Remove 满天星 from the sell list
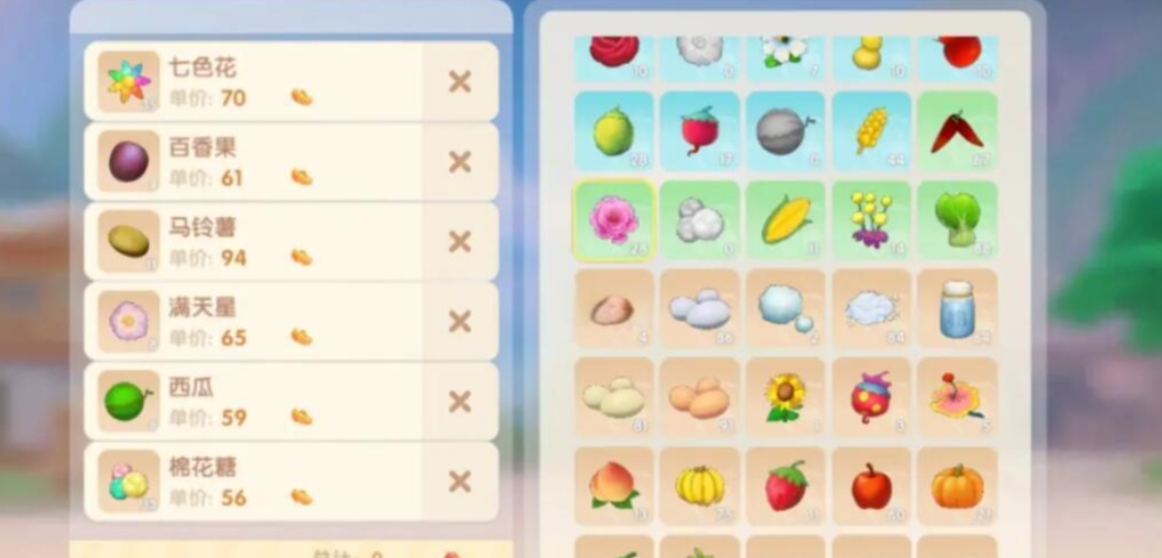The width and height of the screenshot is (1162, 558). pos(459,322)
